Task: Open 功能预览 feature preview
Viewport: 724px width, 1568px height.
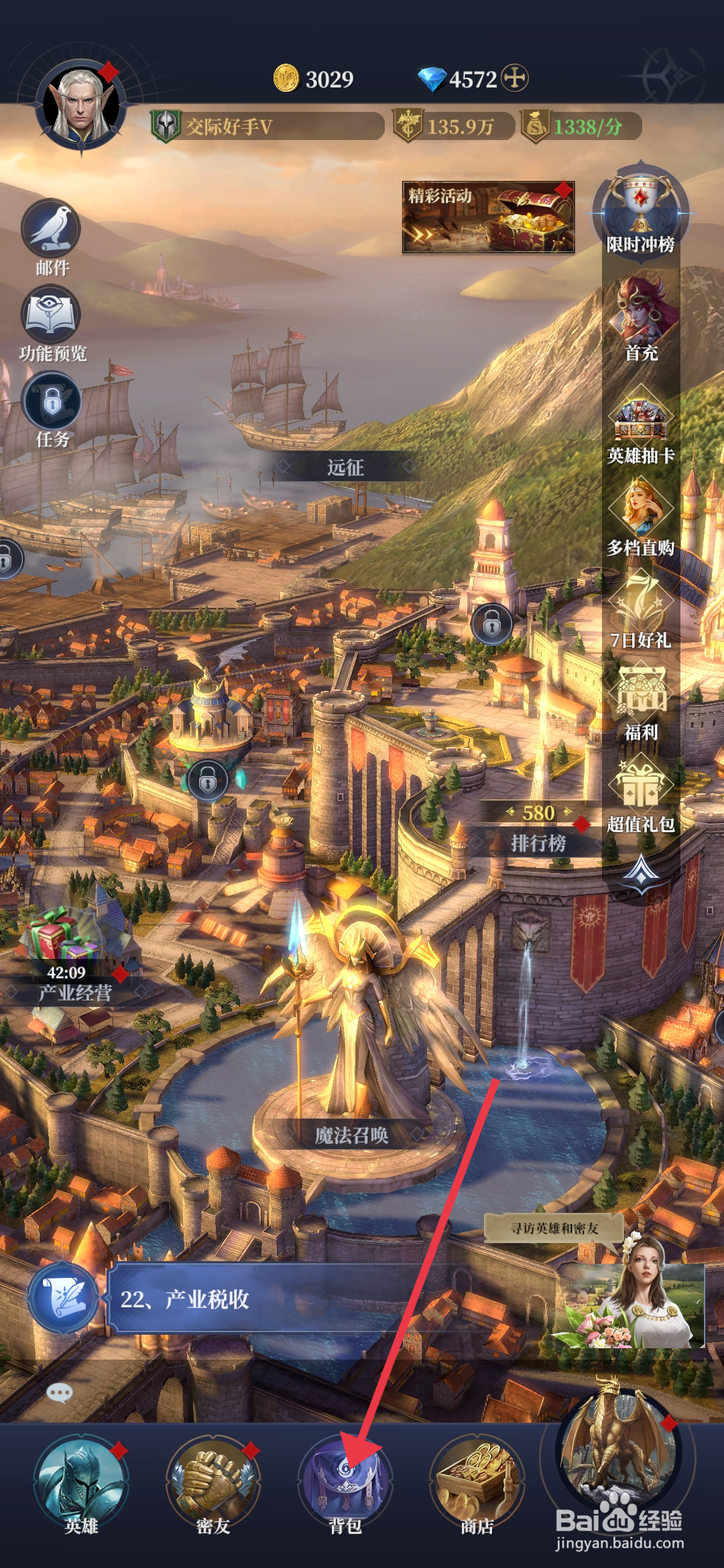Action: (x=52, y=318)
